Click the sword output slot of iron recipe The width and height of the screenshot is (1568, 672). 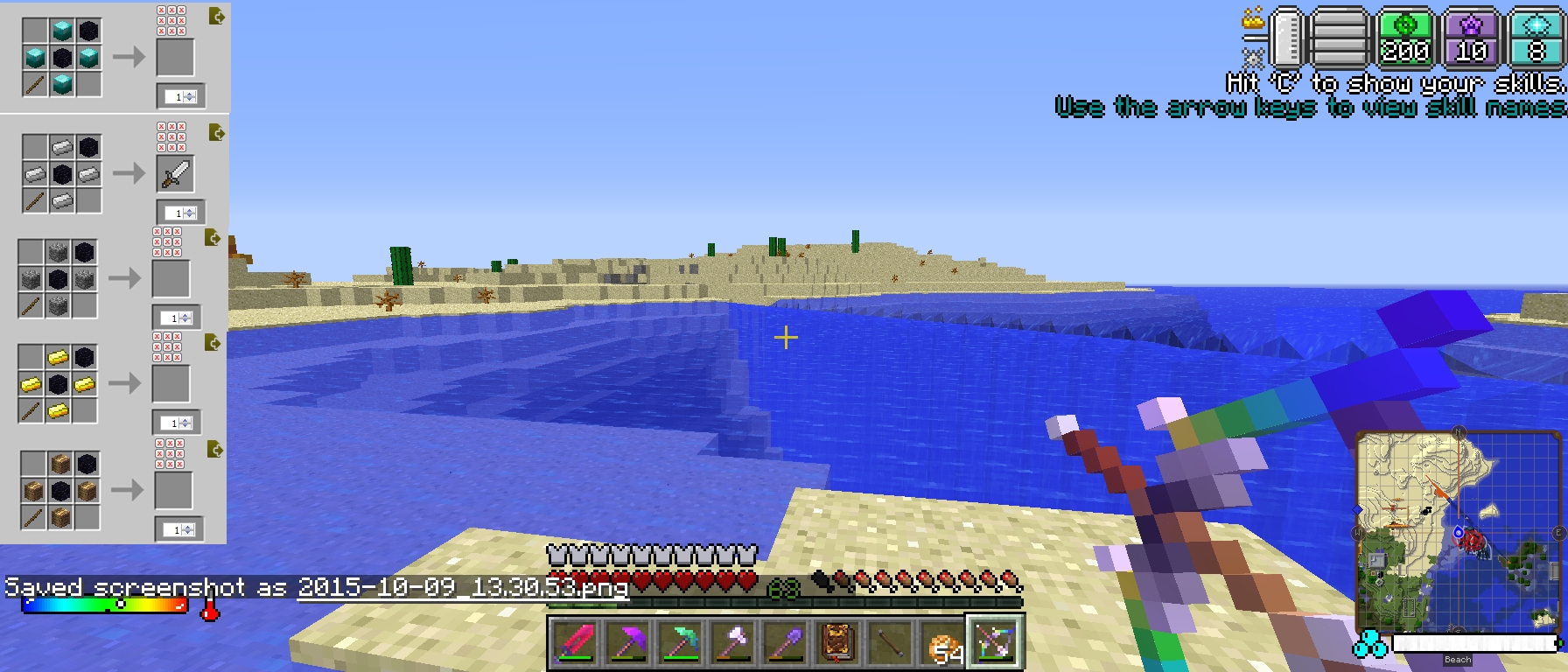[x=175, y=174]
